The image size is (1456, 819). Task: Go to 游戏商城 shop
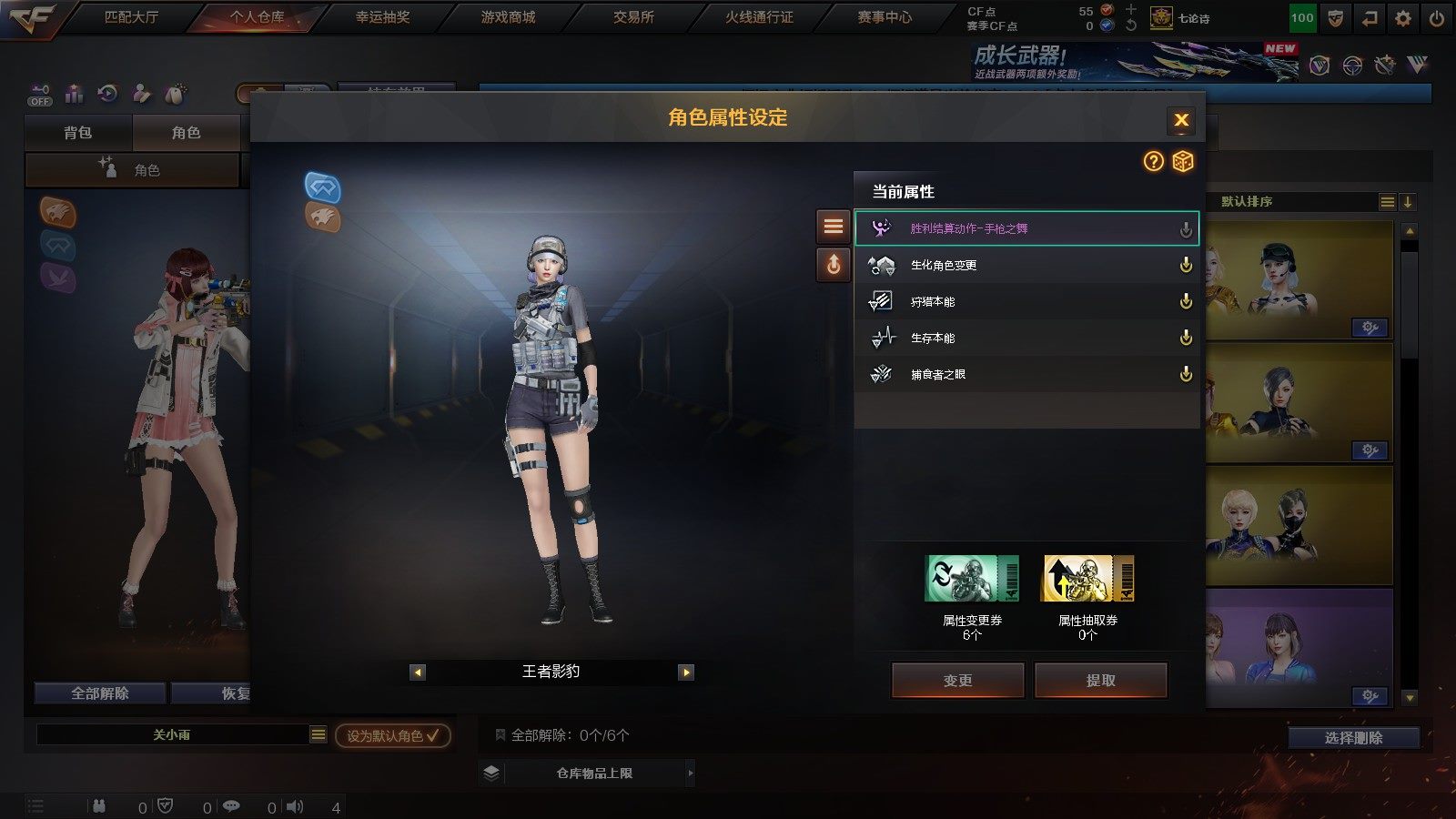(x=508, y=17)
